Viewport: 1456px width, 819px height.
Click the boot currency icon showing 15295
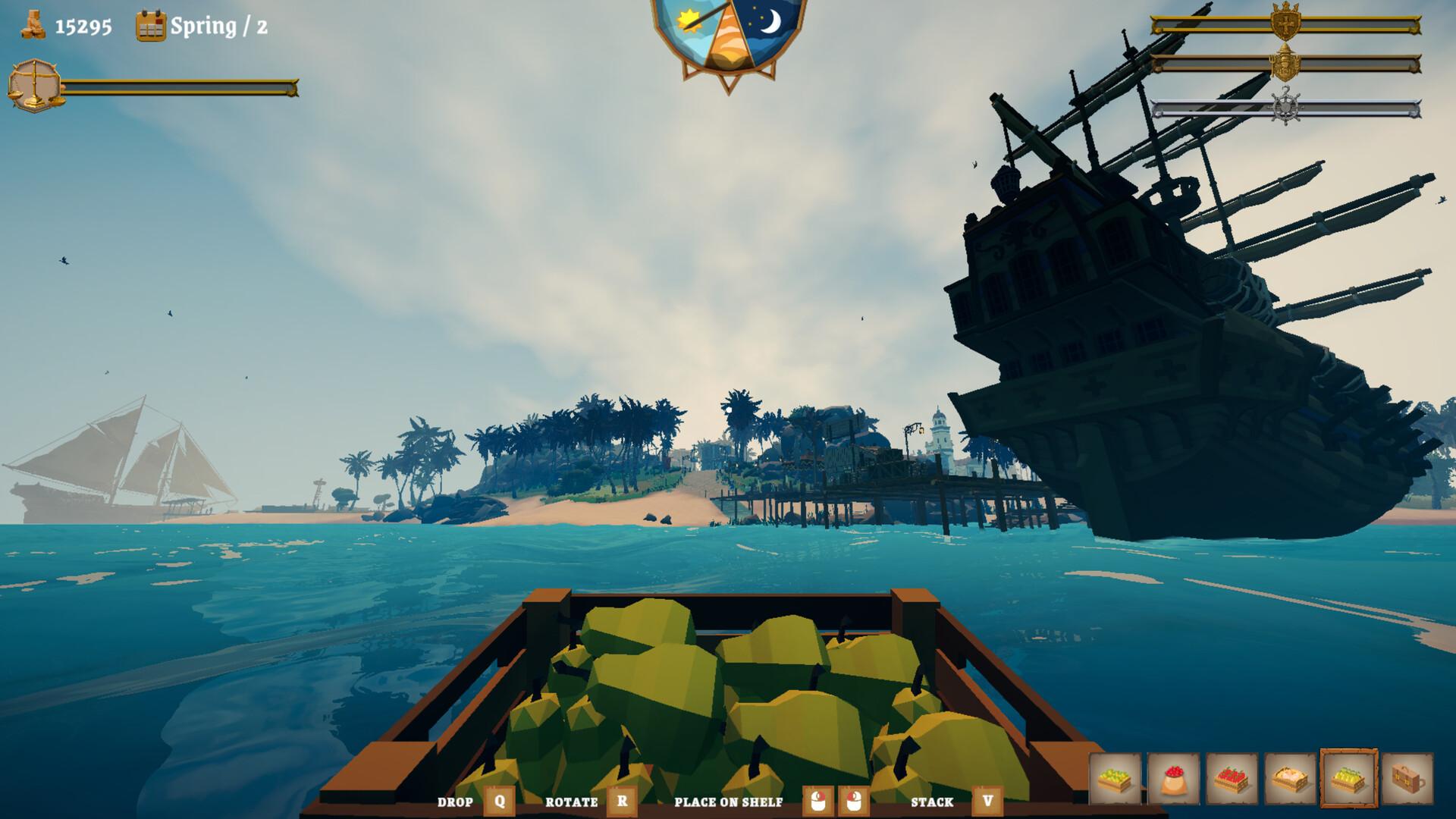point(32,23)
